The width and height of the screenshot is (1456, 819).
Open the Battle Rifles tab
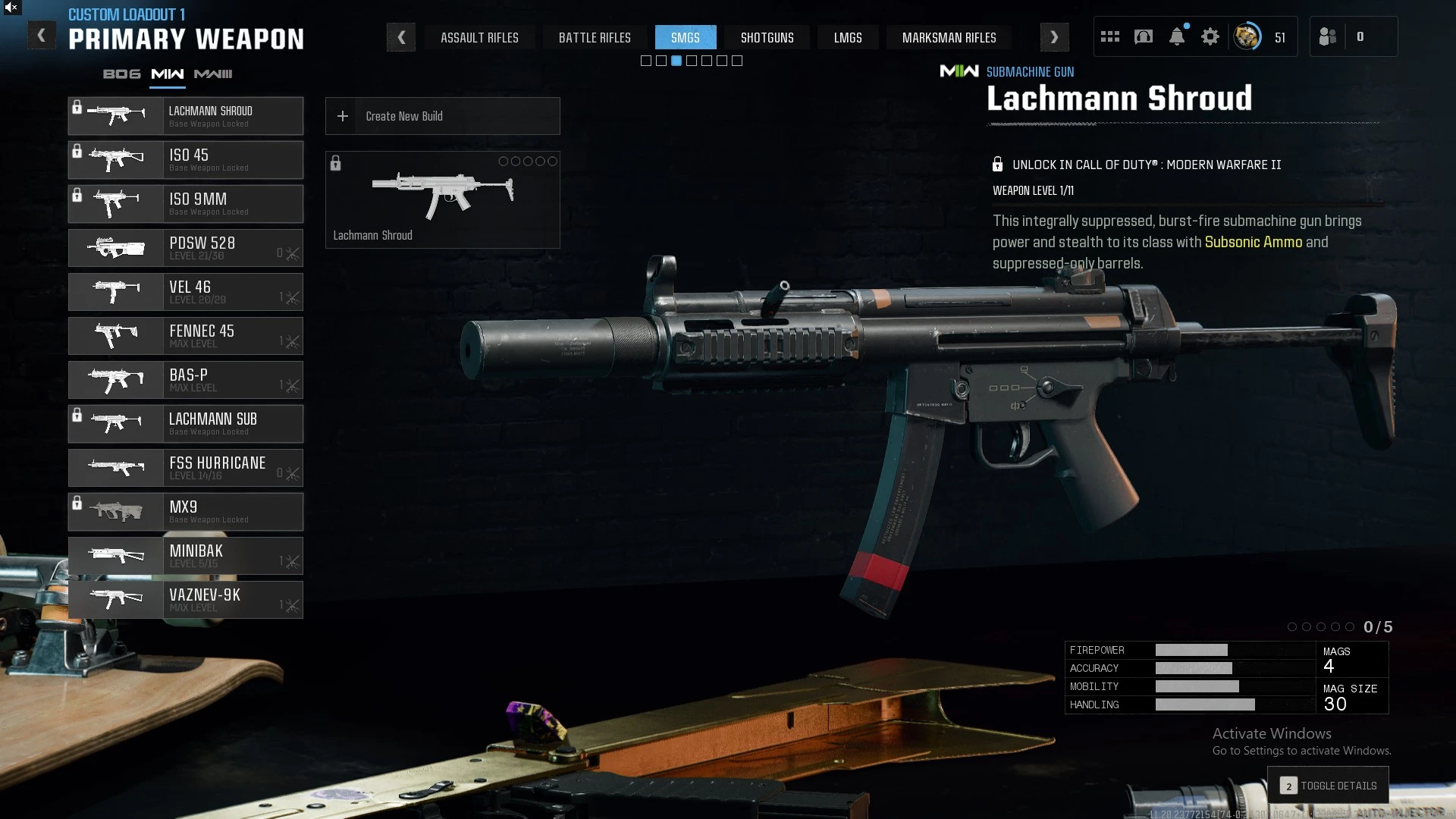[595, 37]
